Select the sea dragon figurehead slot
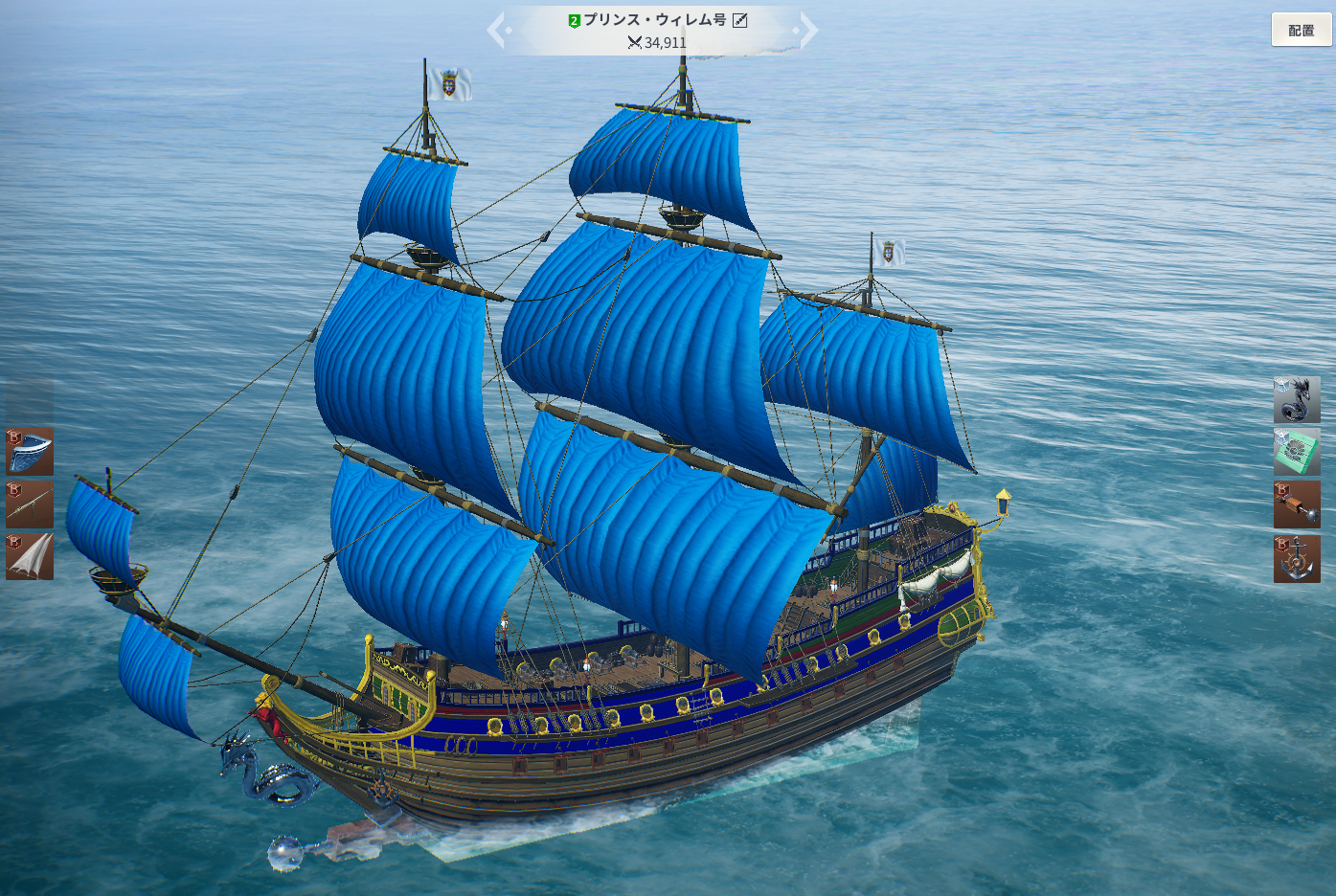Image resolution: width=1336 pixels, height=896 pixels. (x=1297, y=400)
